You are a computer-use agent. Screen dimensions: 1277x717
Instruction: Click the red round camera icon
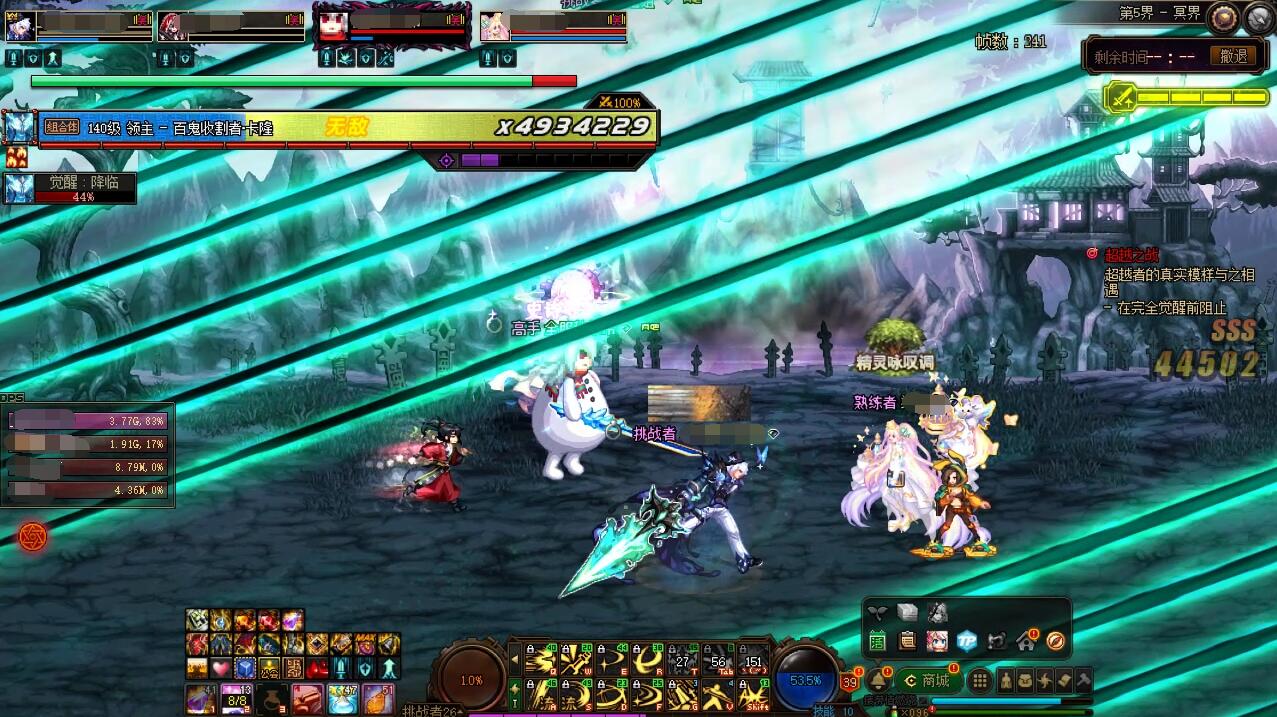click(x=32, y=537)
